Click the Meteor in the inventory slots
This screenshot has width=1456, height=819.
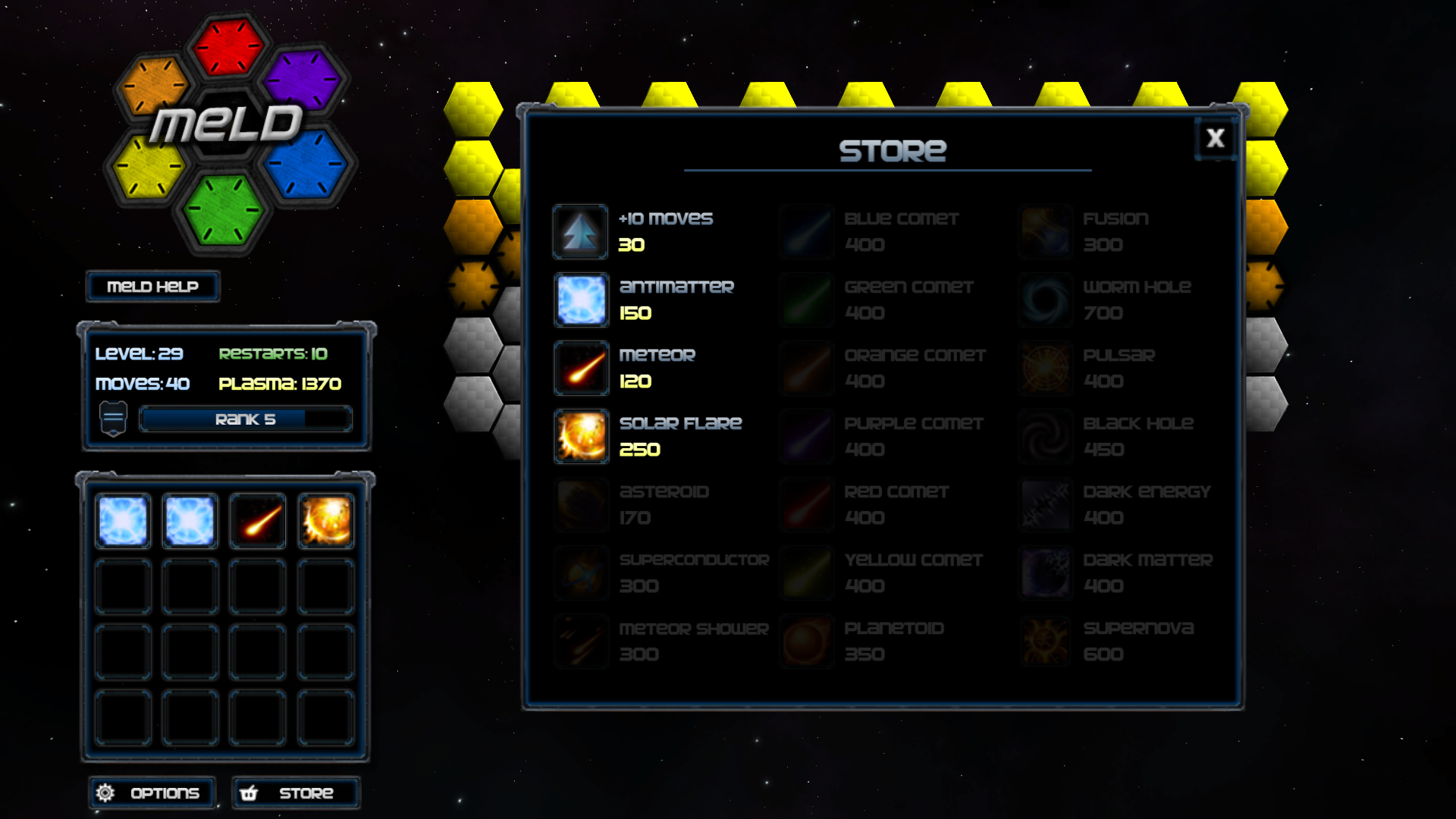257,520
